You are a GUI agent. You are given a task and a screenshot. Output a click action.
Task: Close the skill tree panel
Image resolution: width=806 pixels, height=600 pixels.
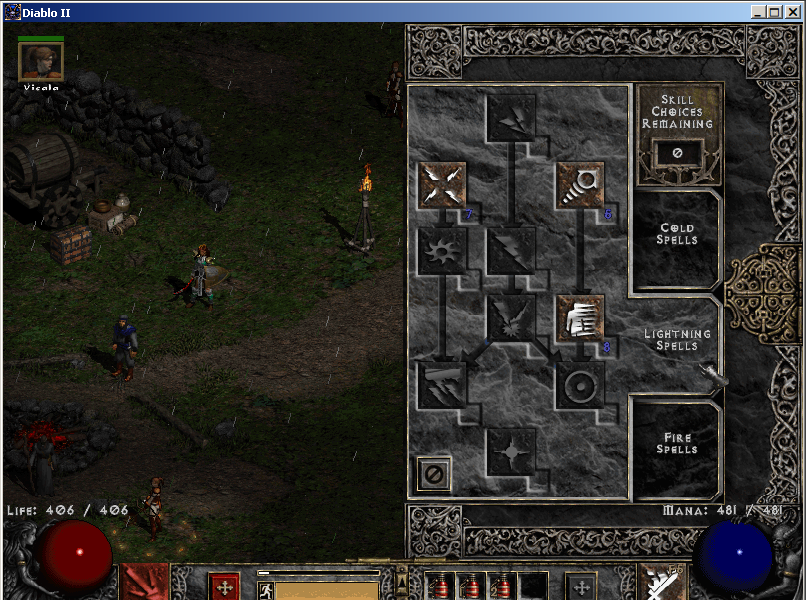coord(434,474)
